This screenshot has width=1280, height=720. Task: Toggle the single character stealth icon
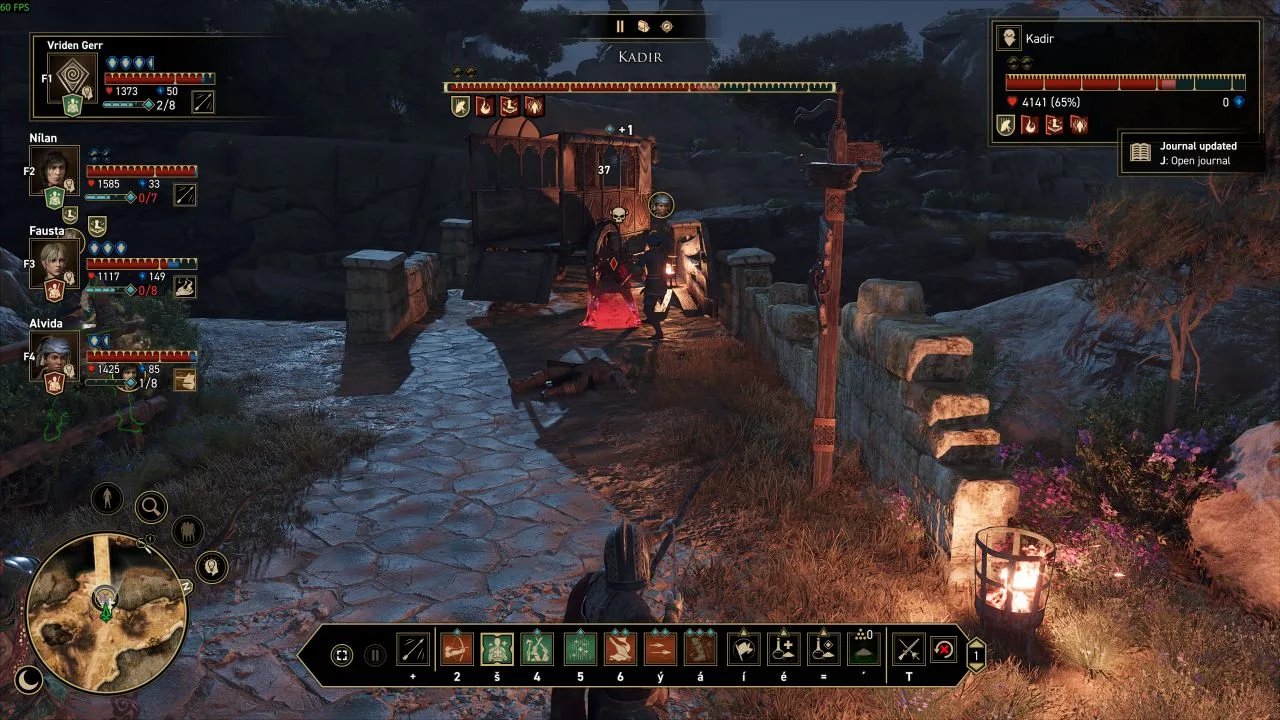[106, 497]
